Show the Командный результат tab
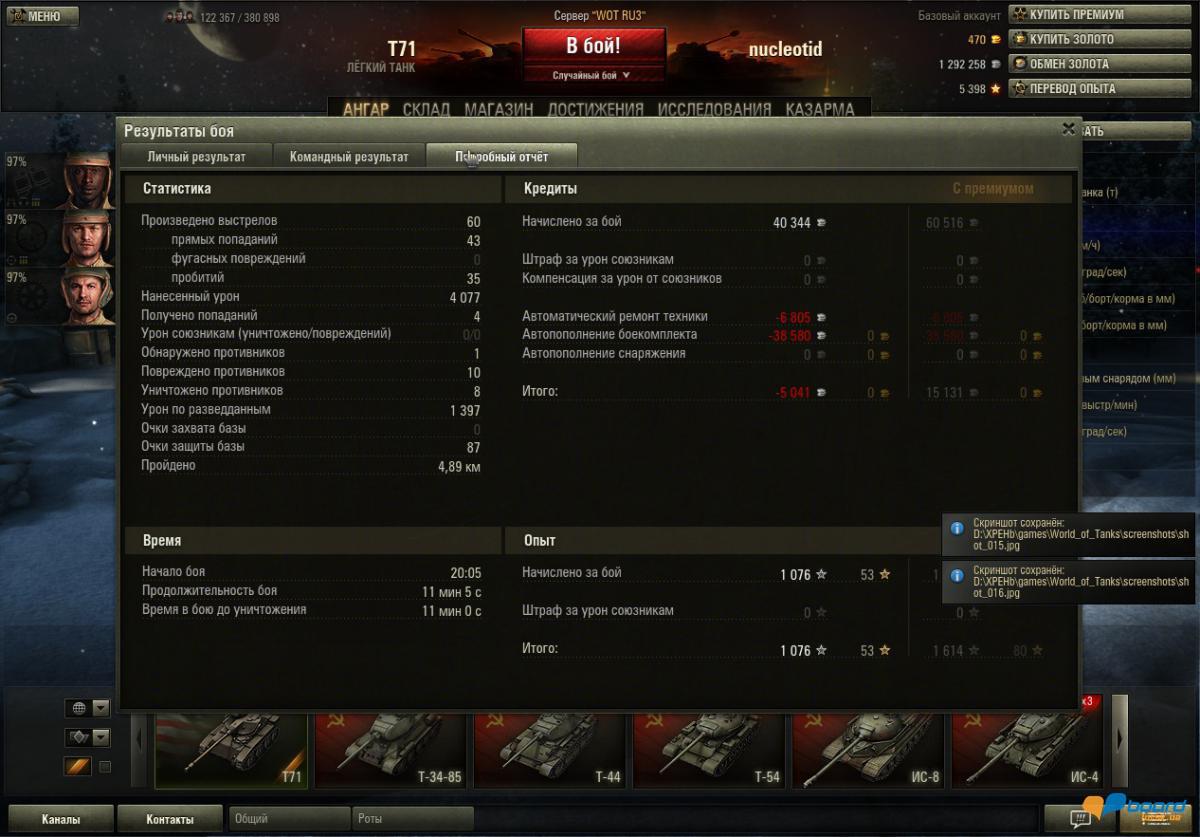Screen dimensions: 1200x837 (x=349, y=157)
